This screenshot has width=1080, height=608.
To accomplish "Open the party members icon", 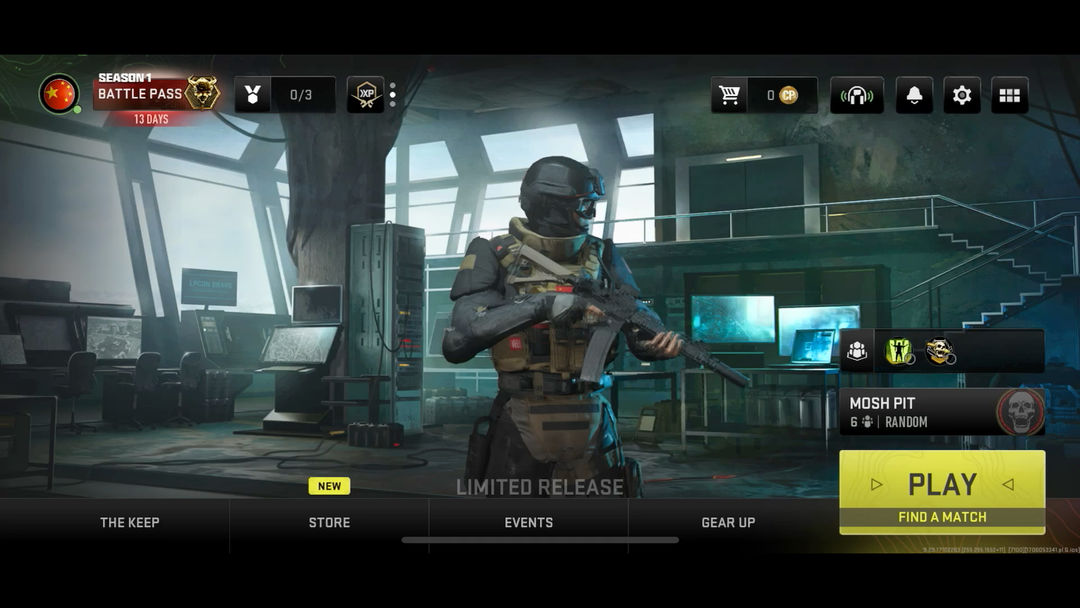I will point(857,351).
